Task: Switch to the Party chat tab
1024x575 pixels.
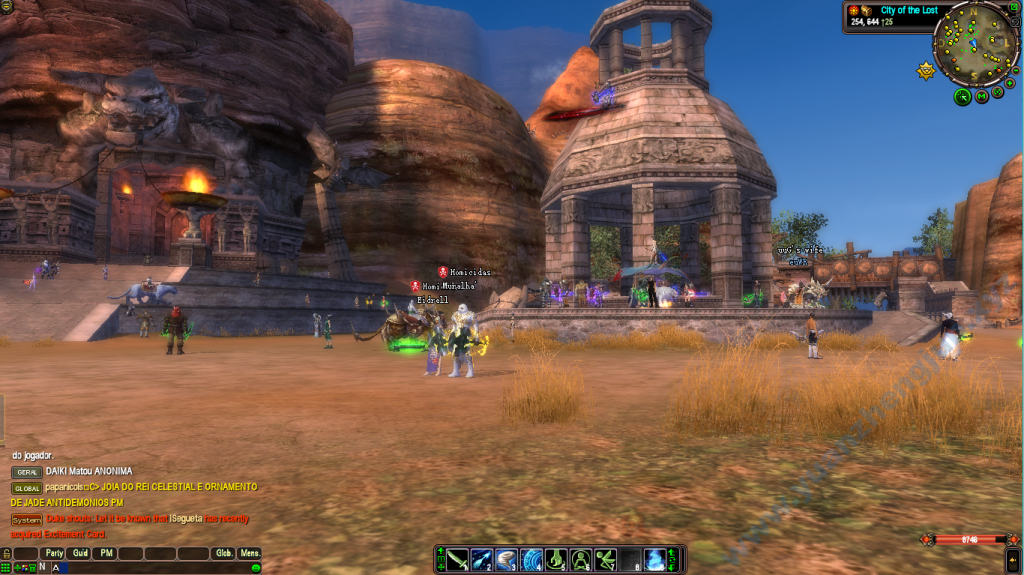Action: point(53,553)
